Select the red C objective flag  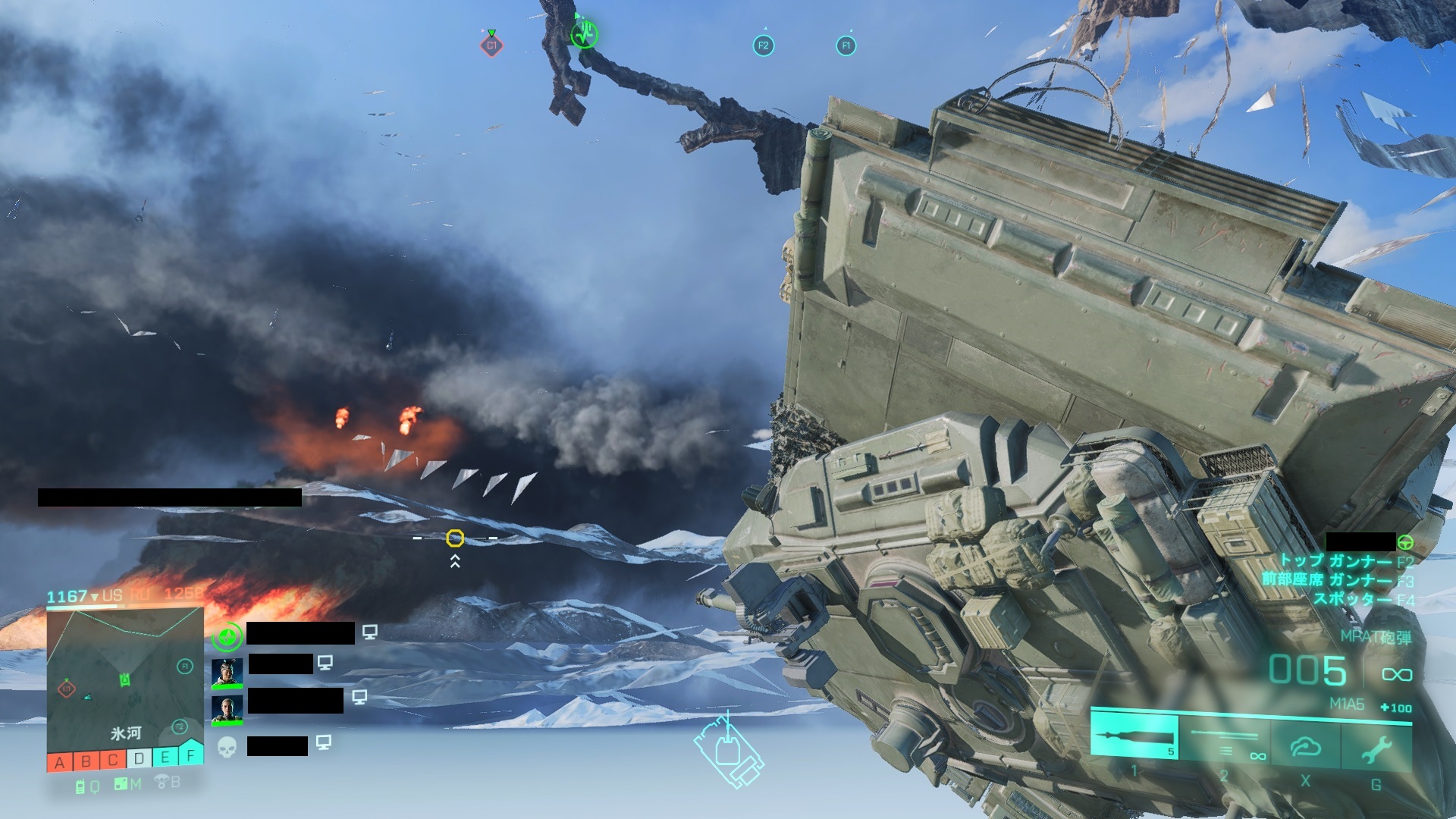tap(112, 760)
